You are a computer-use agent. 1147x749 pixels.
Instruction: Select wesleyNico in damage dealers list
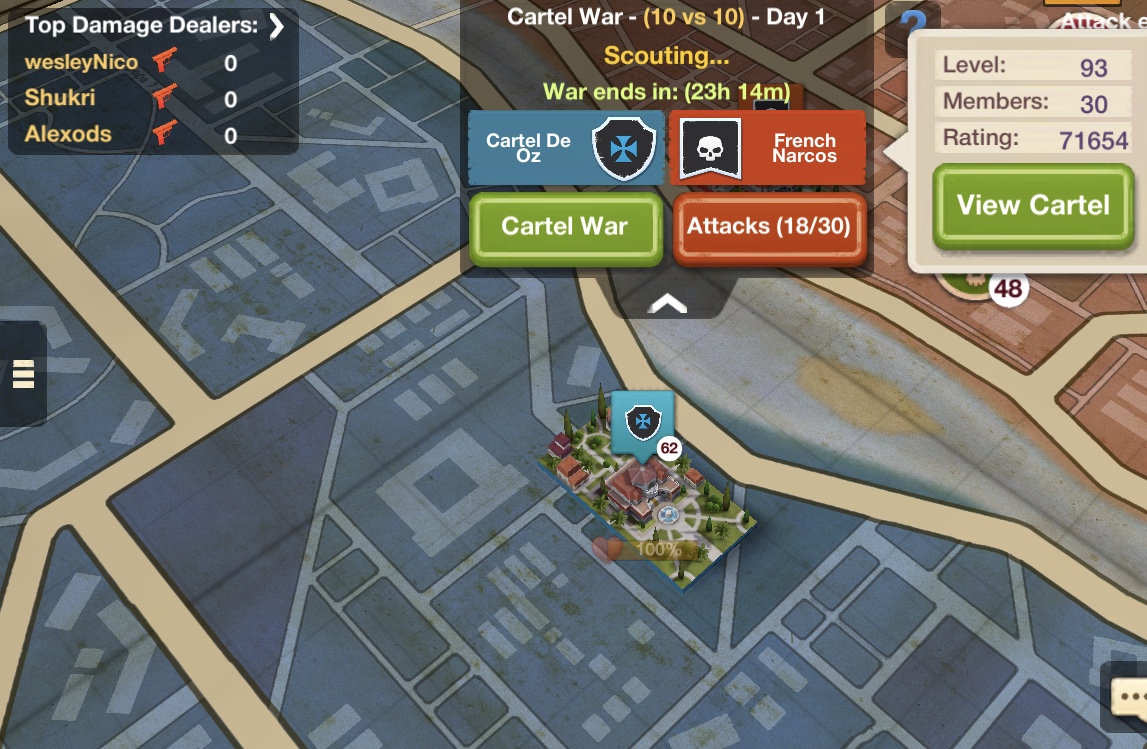point(82,63)
